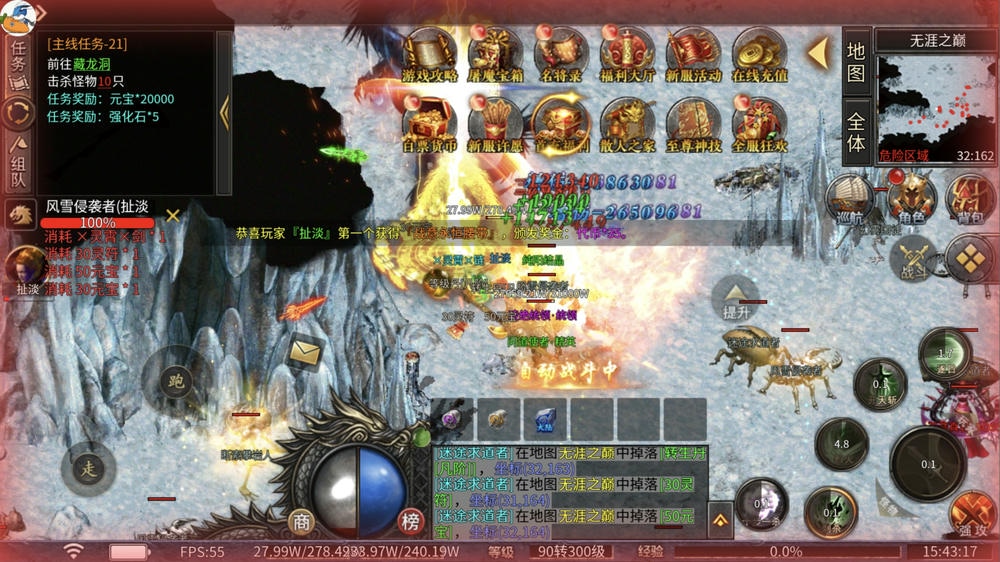
Task: Open the 提升 upgrade button
Action: [x=735, y=297]
